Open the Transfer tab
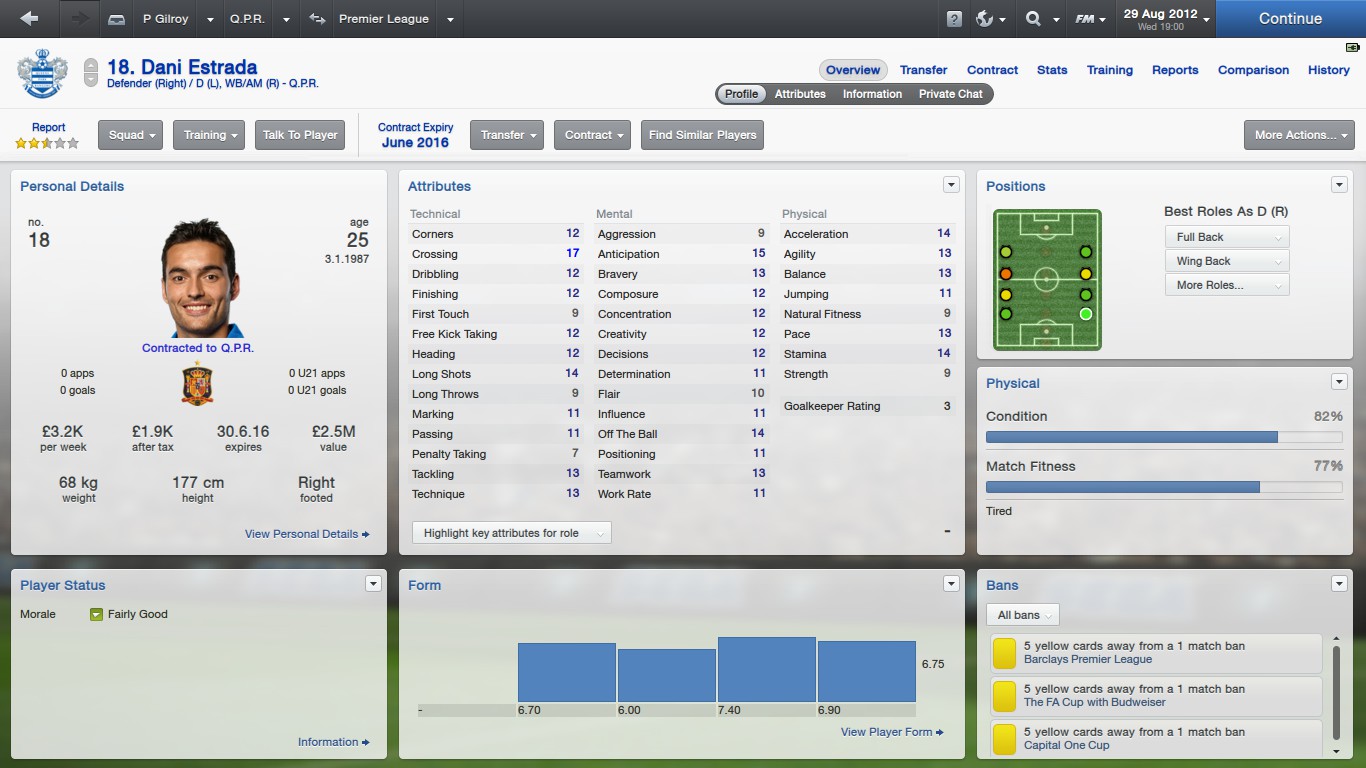The height and width of the screenshot is (768, 1366). point(923,70)
